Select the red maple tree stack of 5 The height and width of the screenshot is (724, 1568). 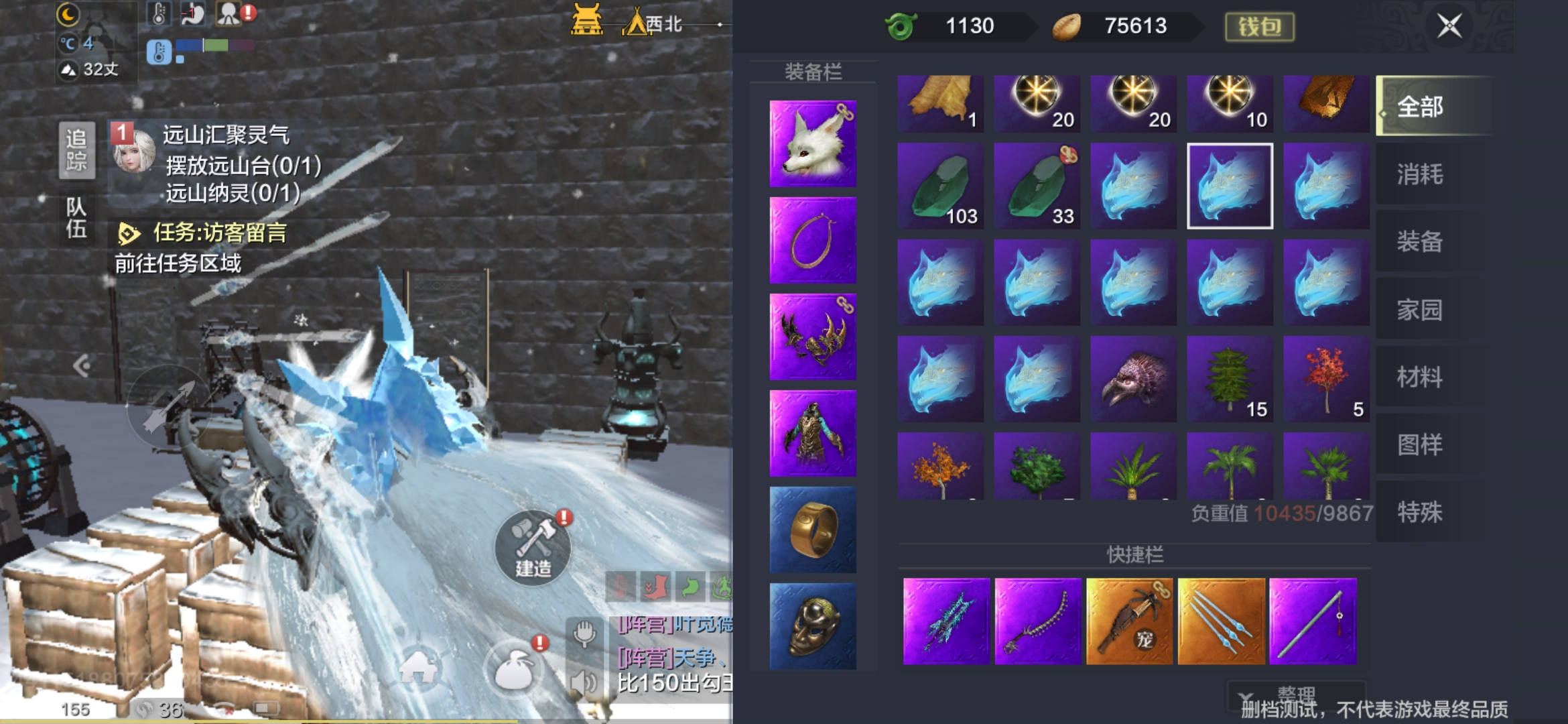(1326, 379)
